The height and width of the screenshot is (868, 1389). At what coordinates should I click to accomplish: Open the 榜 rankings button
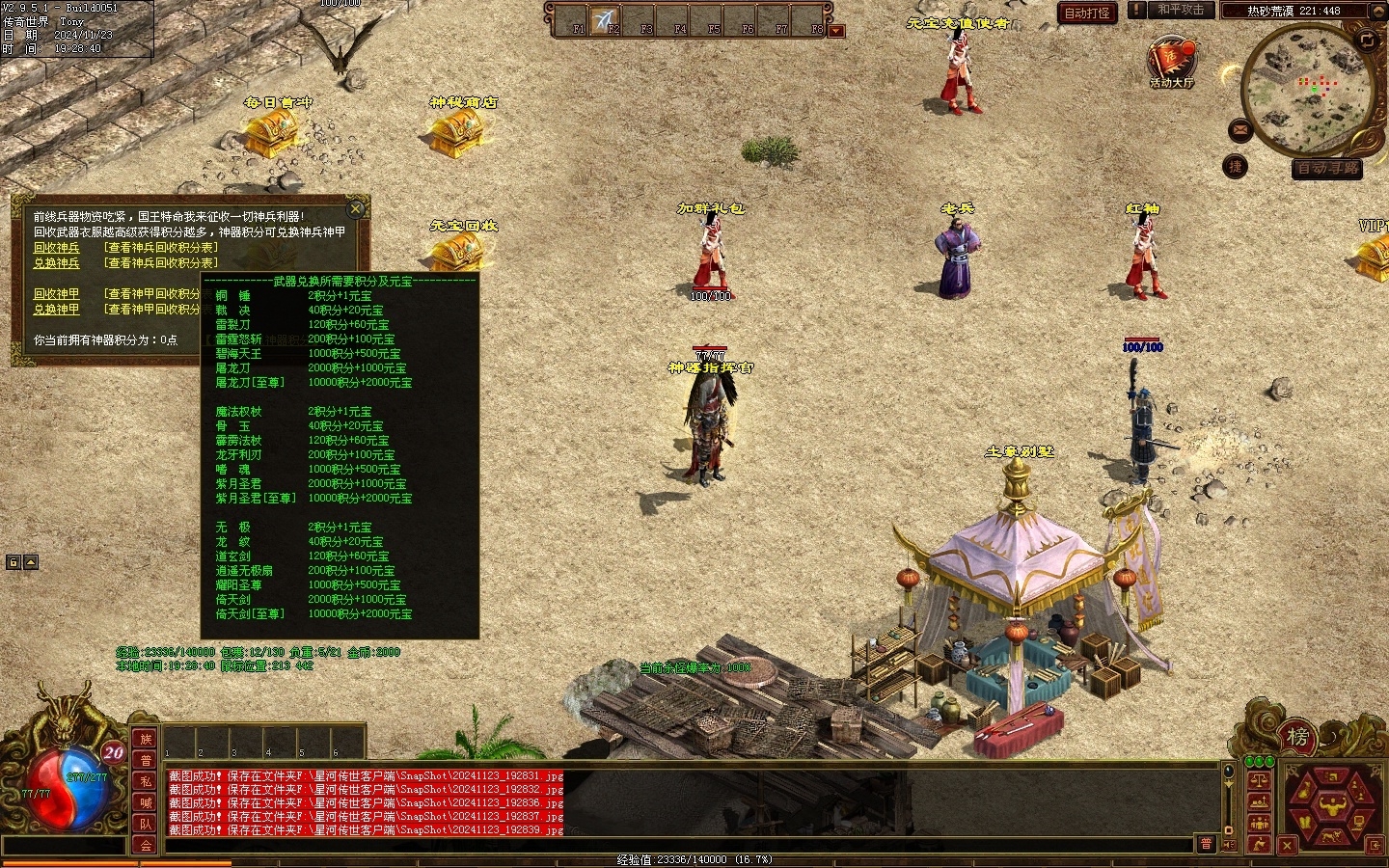coord(1297,738)
